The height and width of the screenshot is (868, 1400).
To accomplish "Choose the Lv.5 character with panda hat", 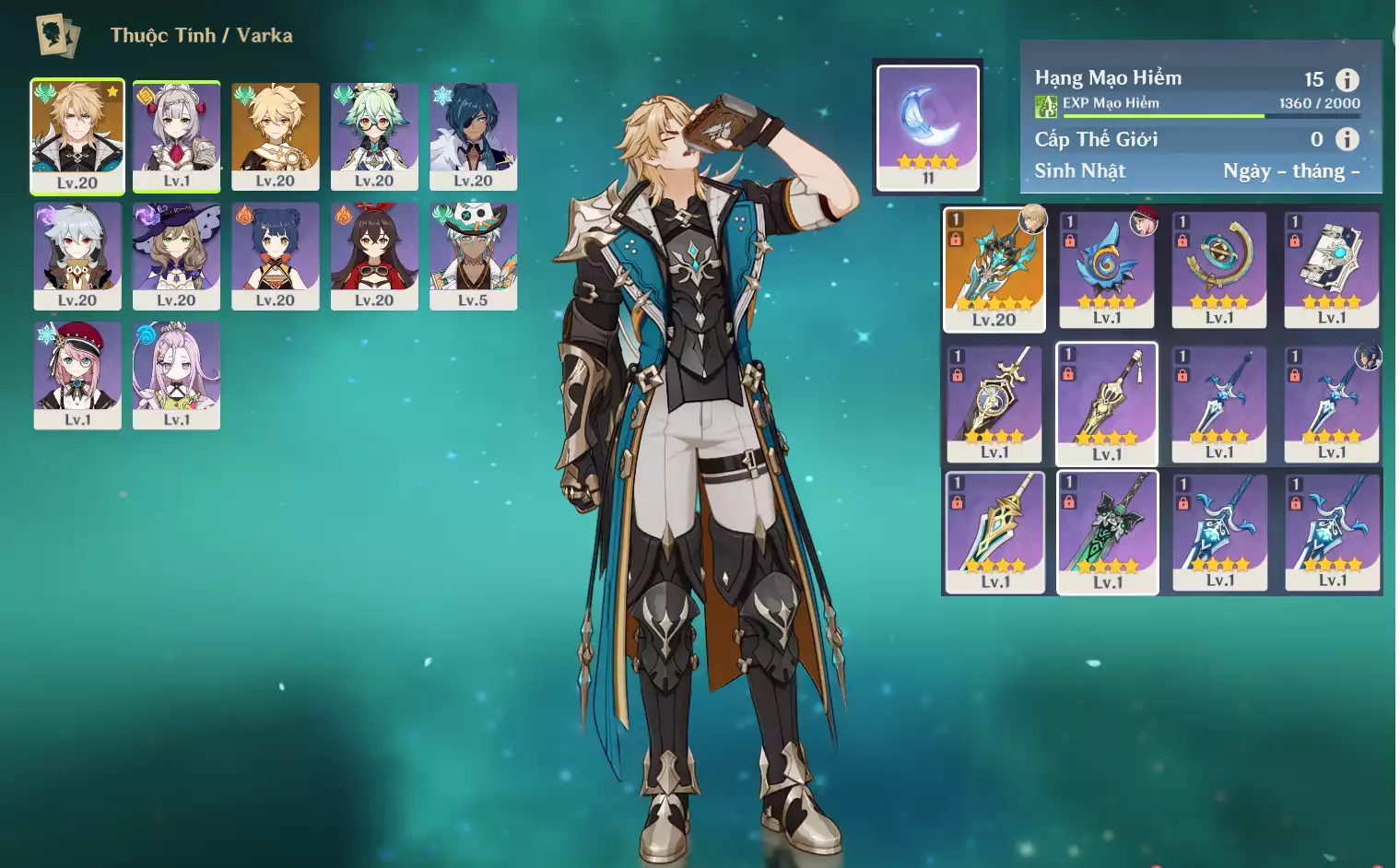I will click(473, 255).
